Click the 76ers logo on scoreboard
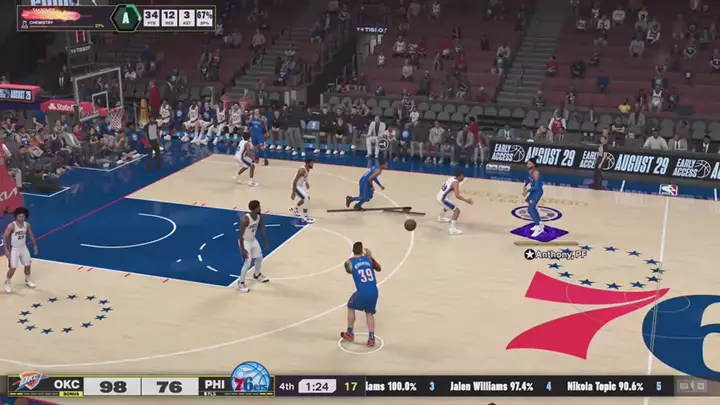Image resolution: width=720 pixels, height=405 pixels. (250, 381)
